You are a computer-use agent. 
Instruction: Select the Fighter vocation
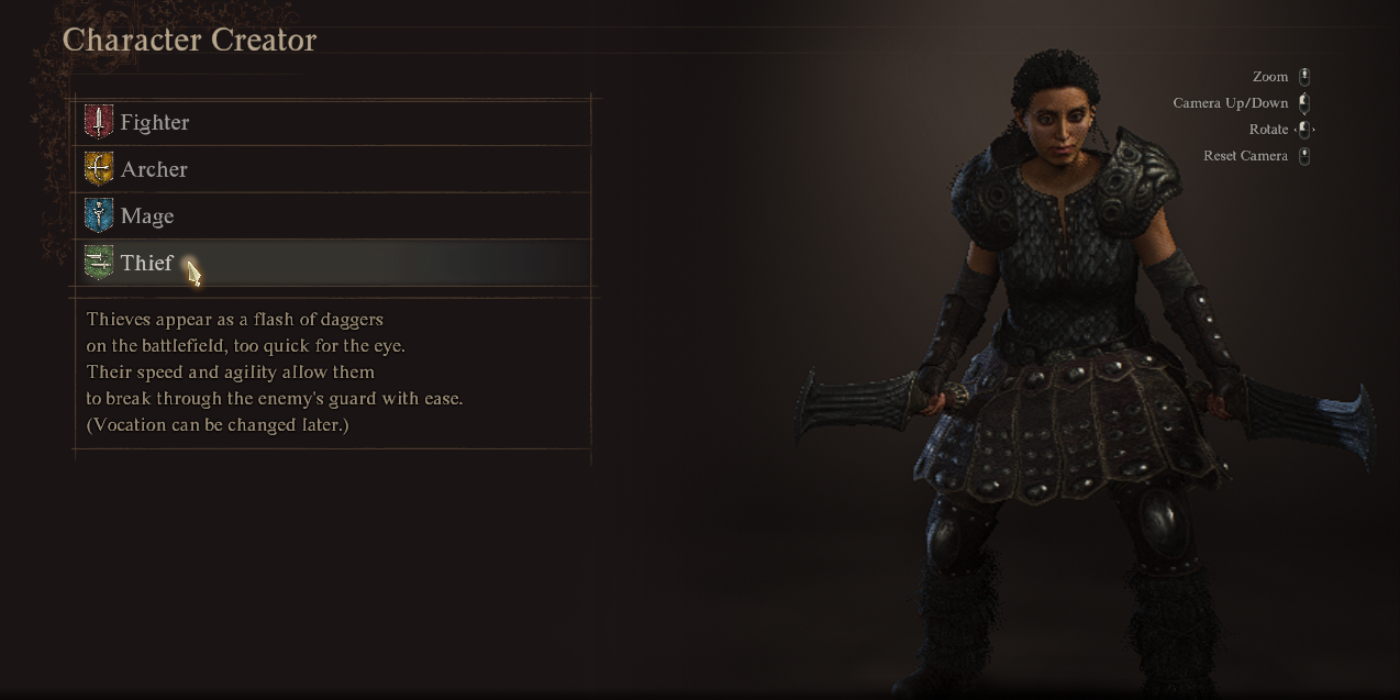pos(155,122)
